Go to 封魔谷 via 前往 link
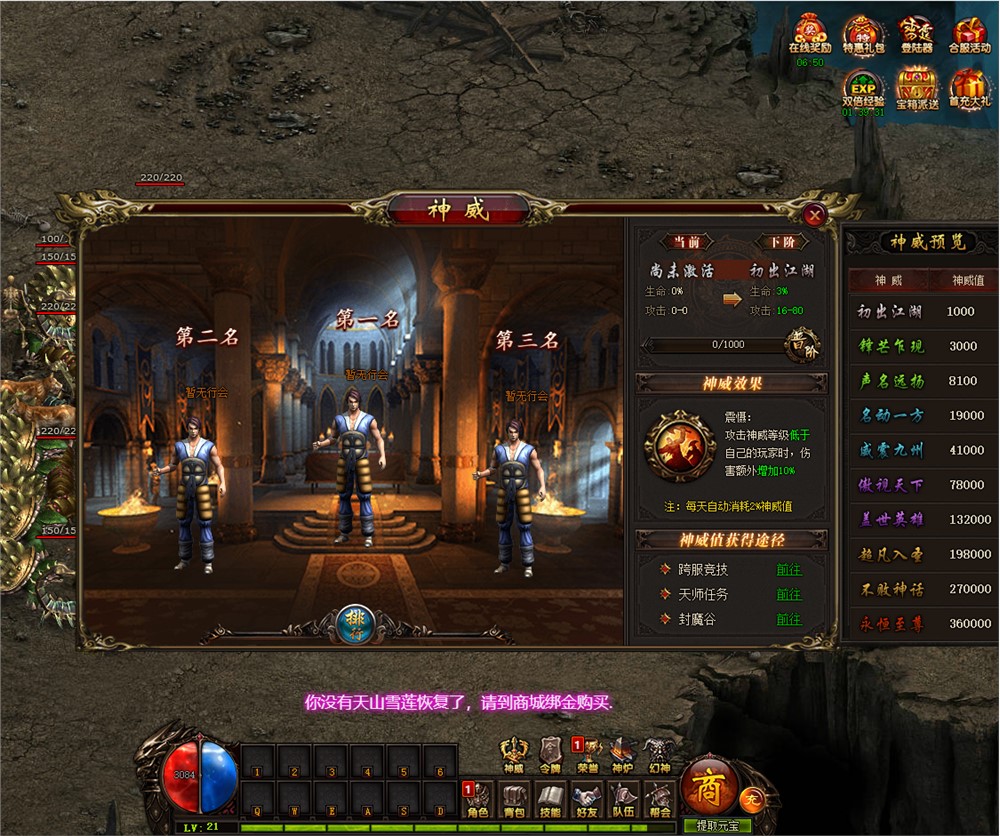The image size is (1000, 836). click(x=789, y=619)
